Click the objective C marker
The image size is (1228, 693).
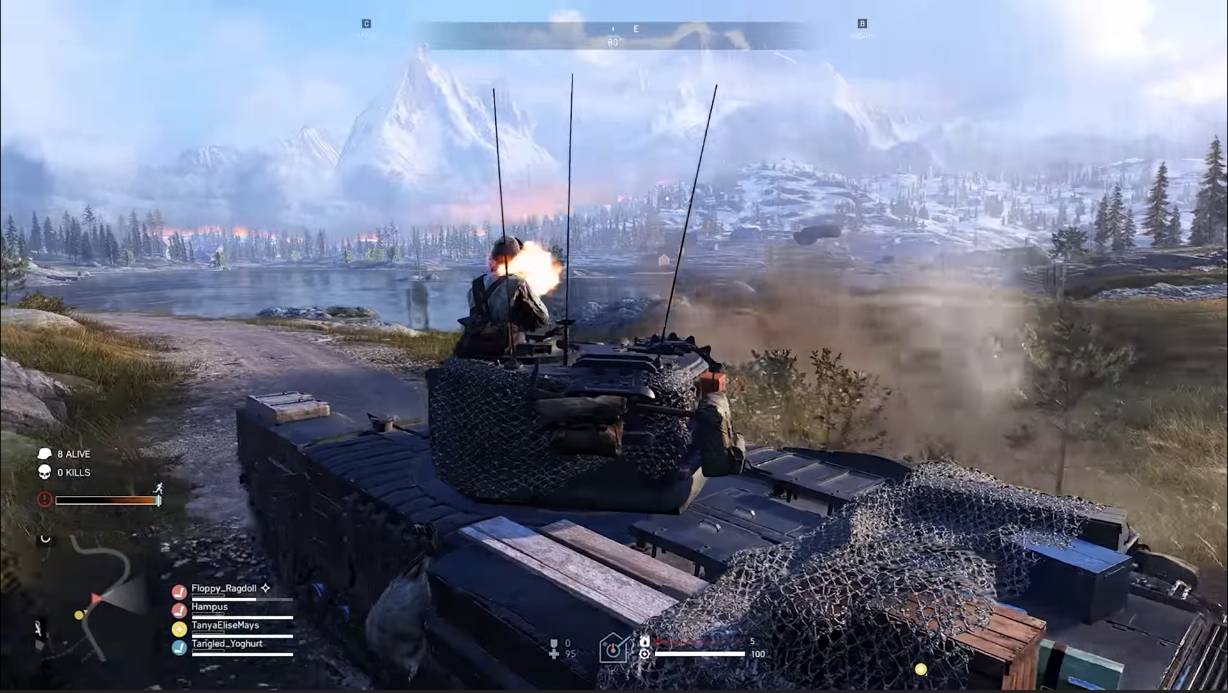(366, 24)
